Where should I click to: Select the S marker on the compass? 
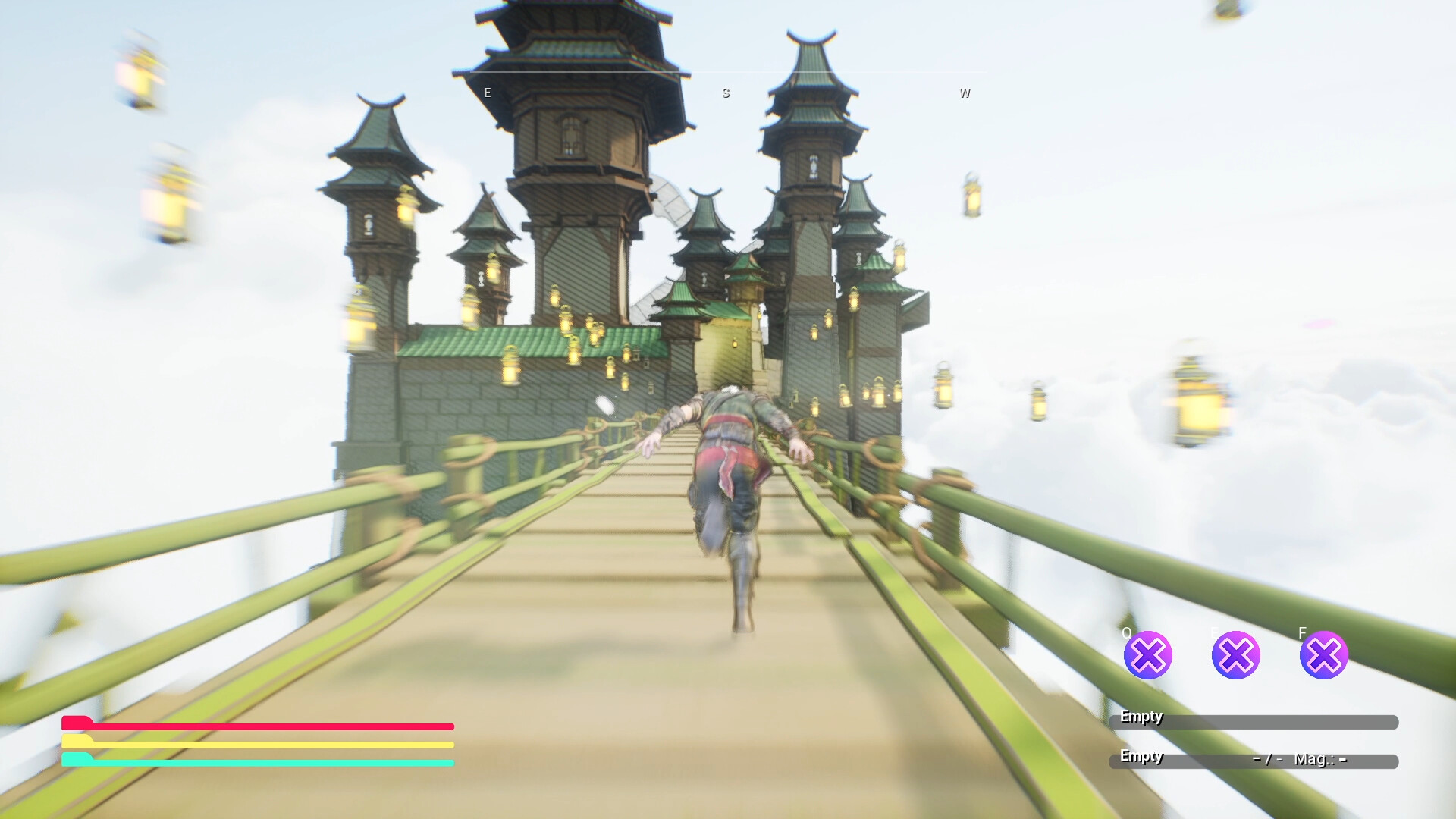[726, 93]
